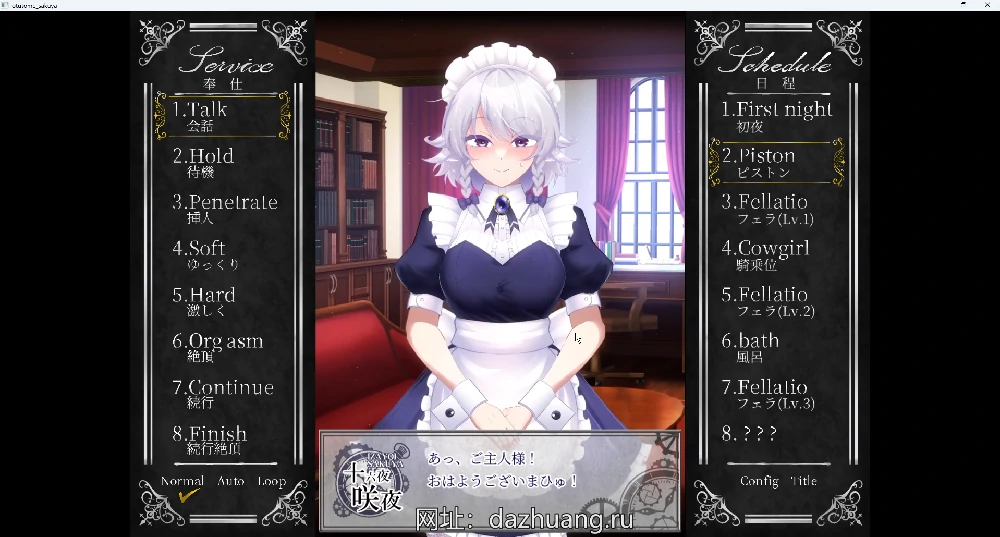Enable Loop mode
The height and width of the screenshot is (537, 1000).
[x=271, y=481]
